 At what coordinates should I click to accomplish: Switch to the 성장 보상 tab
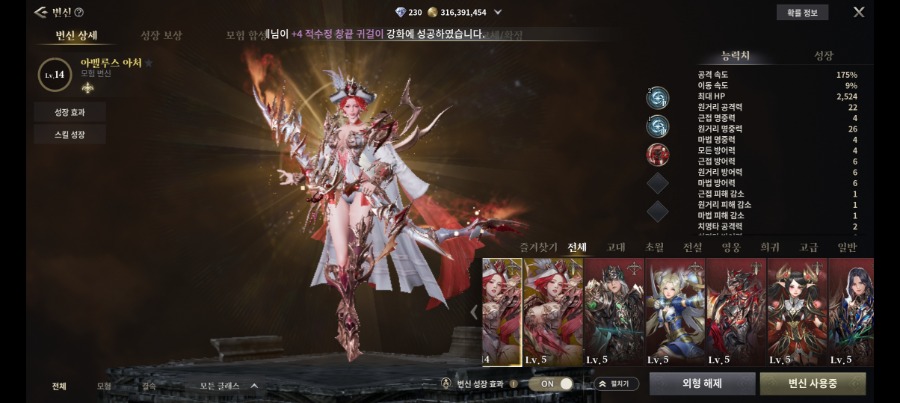161,36
